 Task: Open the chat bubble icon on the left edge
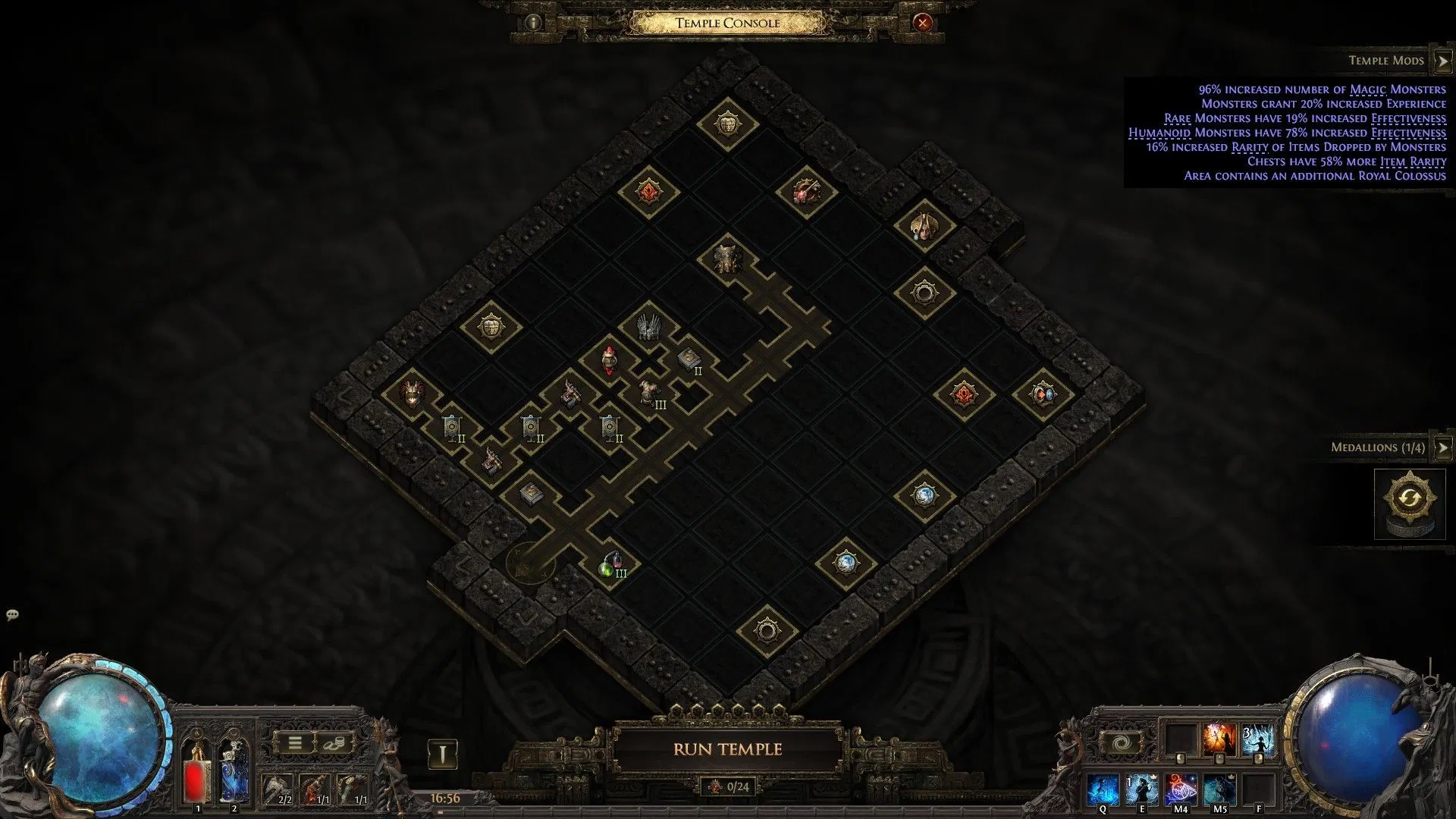point(11,616)
